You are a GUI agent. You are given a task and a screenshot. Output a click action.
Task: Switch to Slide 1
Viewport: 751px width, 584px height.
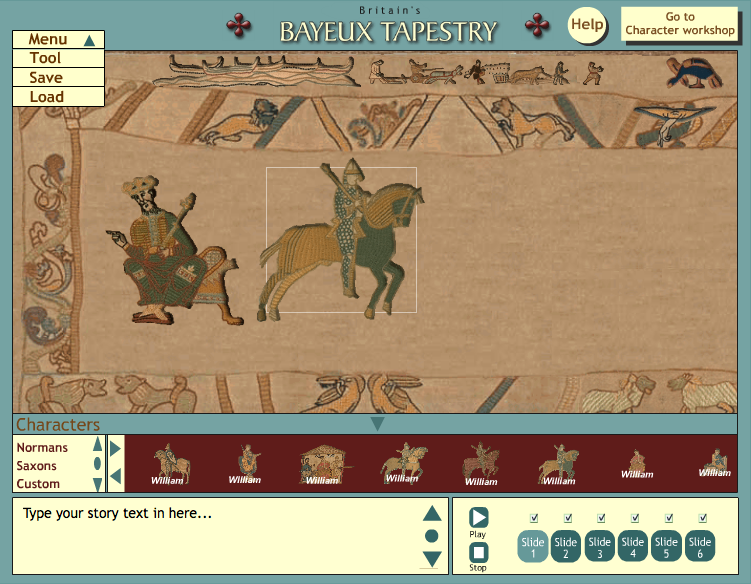[533, 547]
